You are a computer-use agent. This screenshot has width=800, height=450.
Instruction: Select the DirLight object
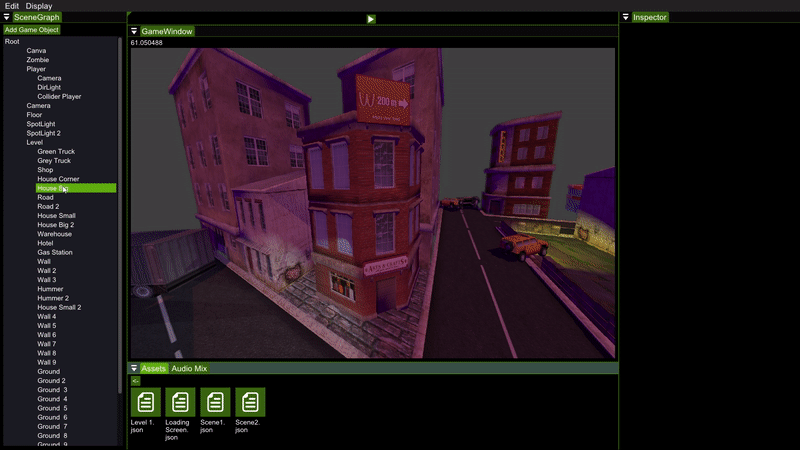(49, 87)
